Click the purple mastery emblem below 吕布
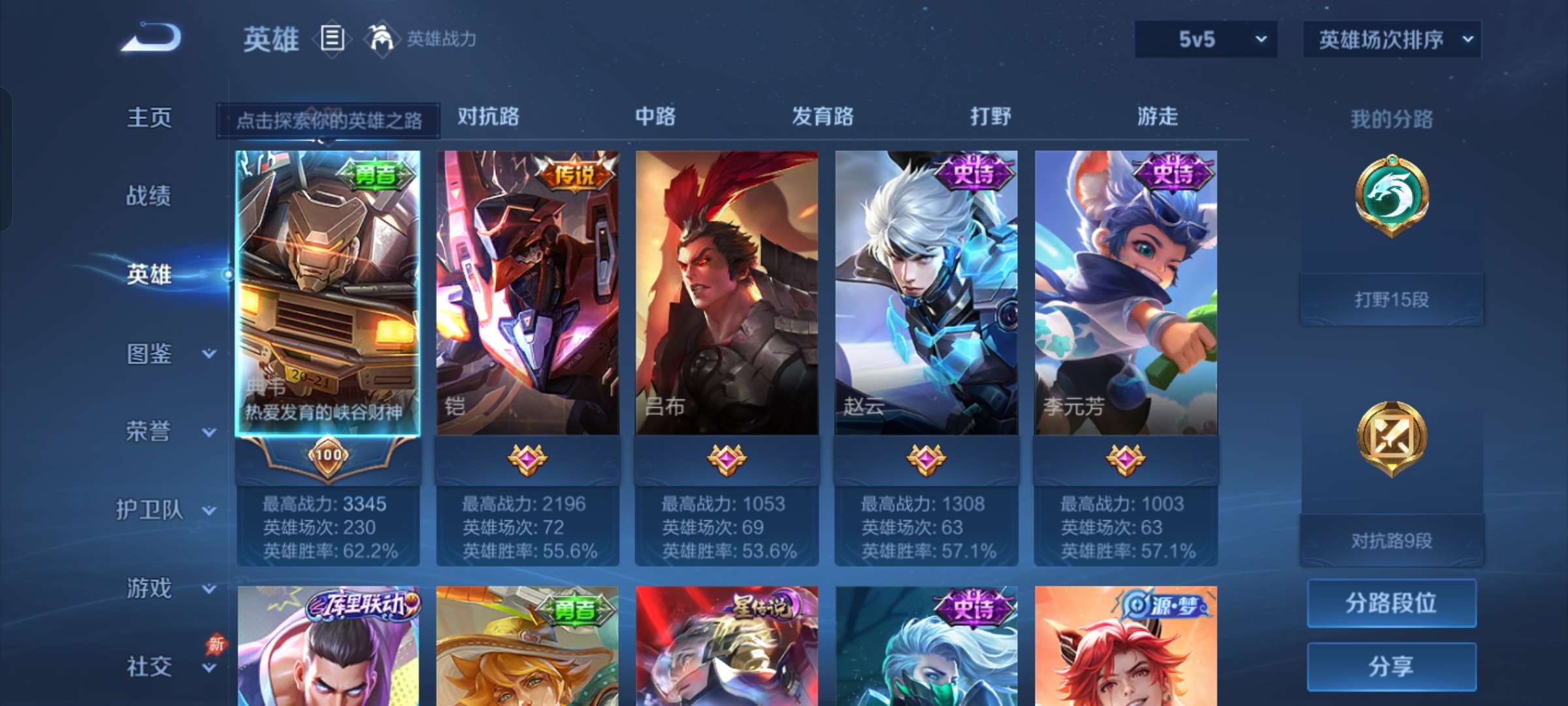This screenshot has height=706, width=1568. [725, 459]
